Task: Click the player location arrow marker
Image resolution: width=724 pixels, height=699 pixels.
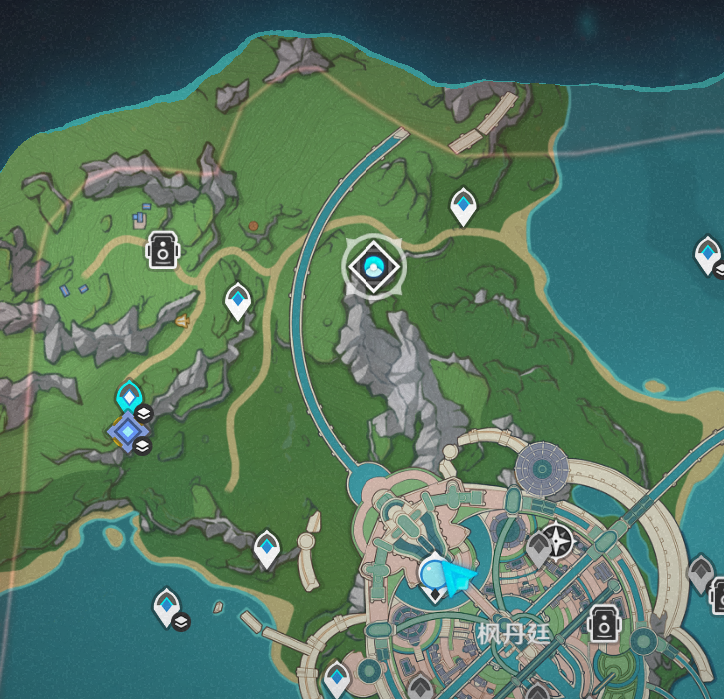Action: [x=458, y=578]
